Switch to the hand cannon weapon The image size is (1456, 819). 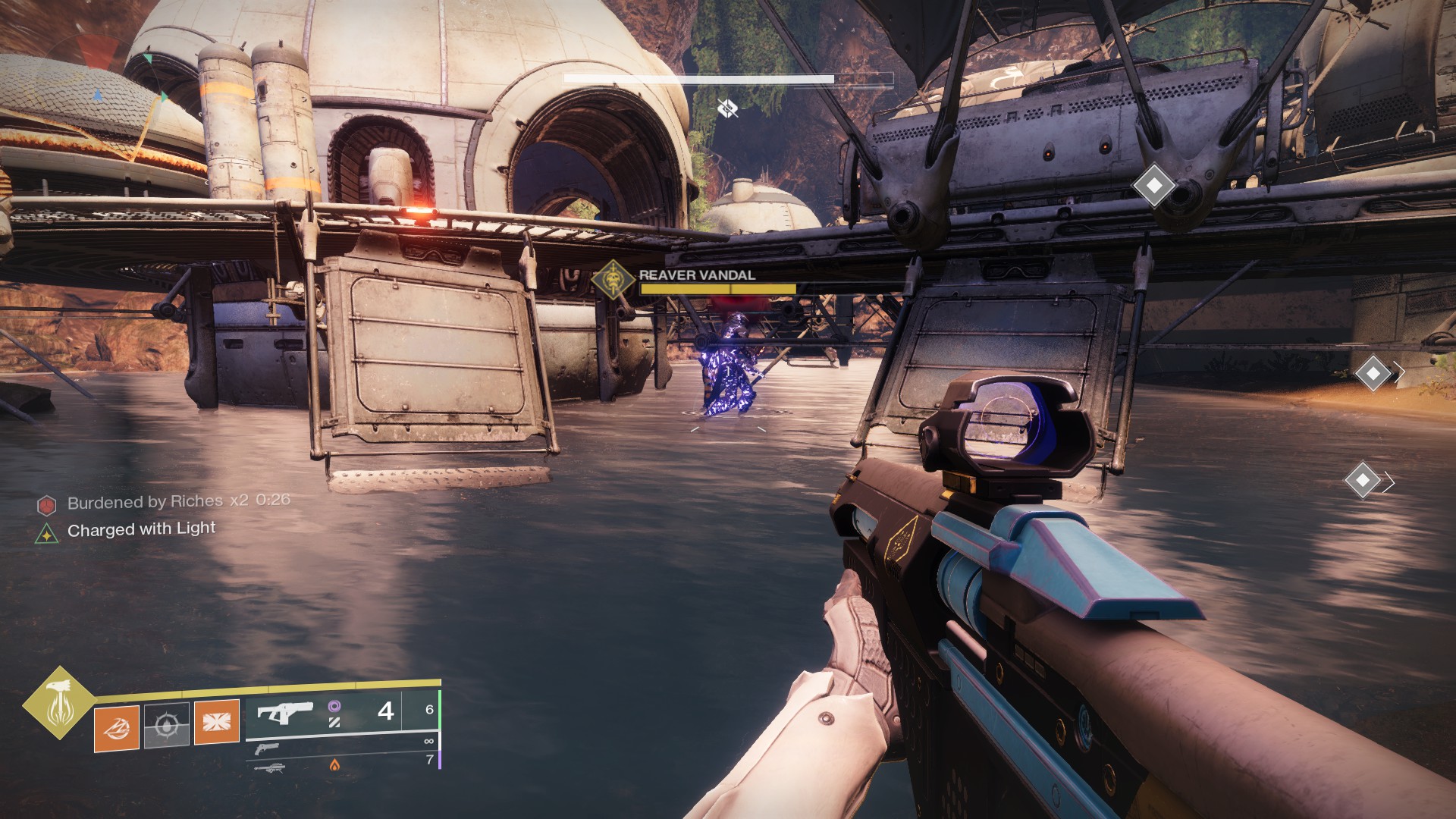pos(267,749)
